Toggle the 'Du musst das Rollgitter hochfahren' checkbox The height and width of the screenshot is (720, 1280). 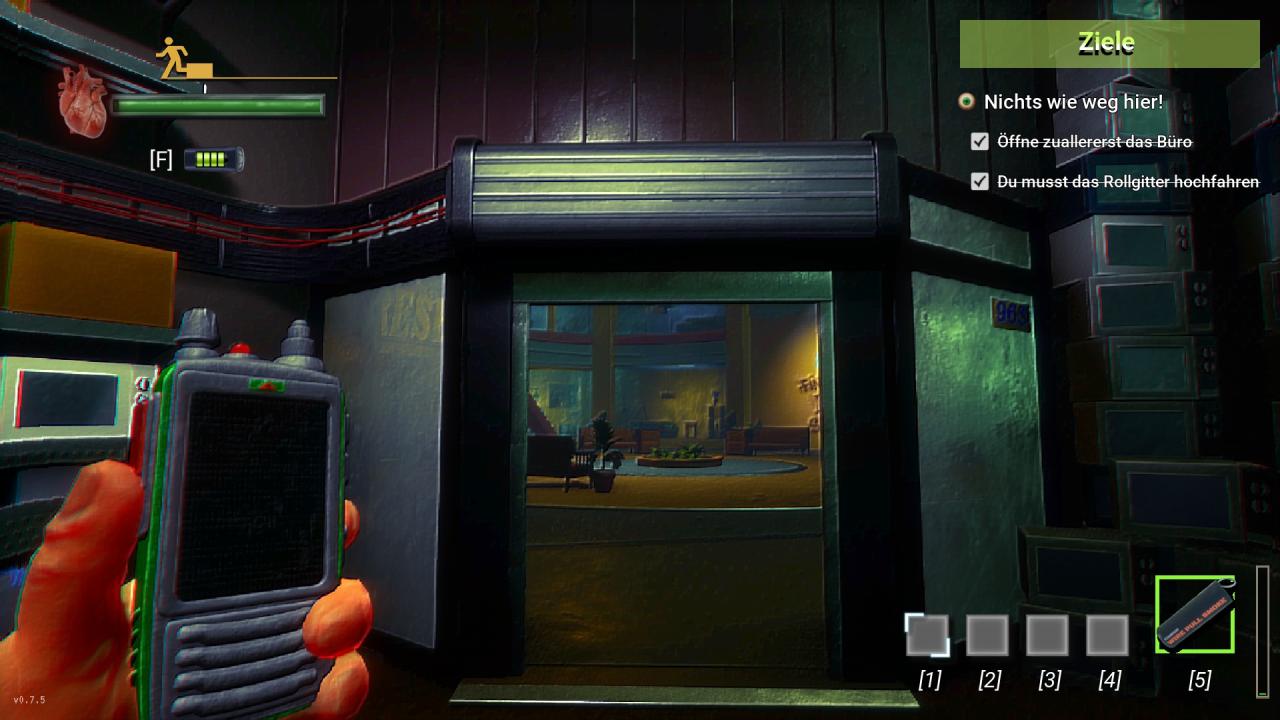pos(980,182)
